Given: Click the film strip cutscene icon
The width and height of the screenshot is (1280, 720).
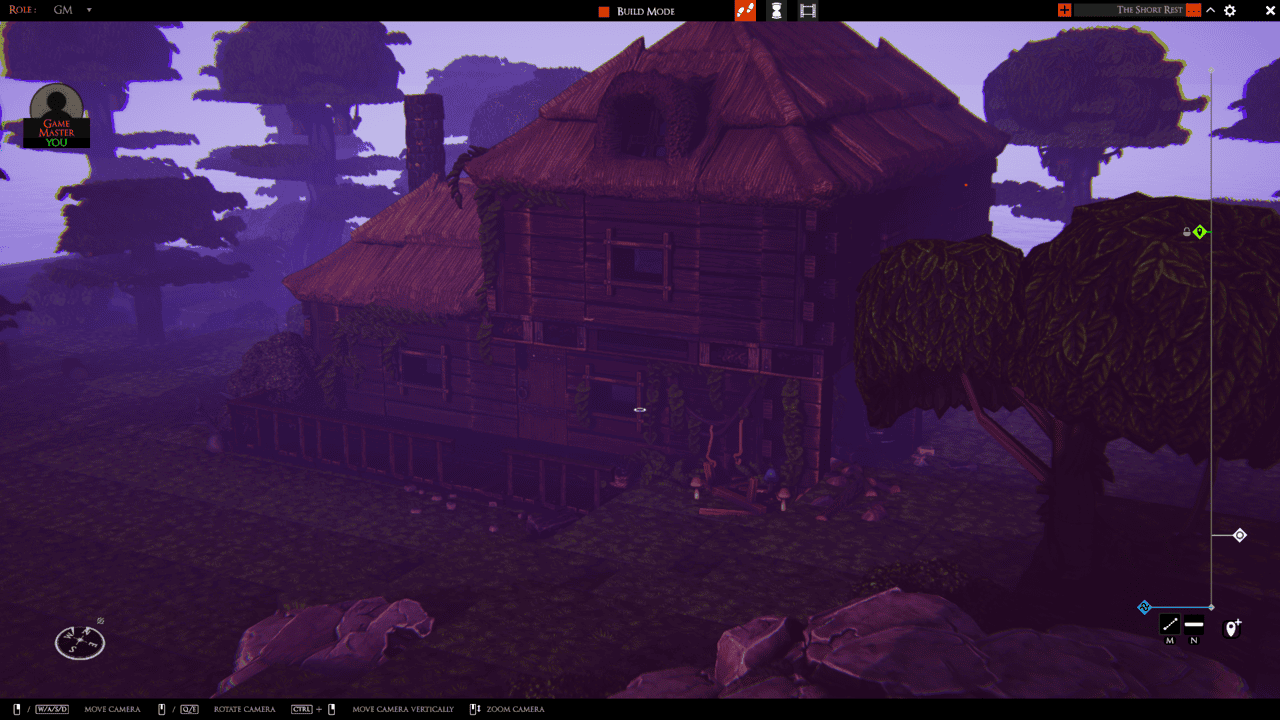Looking at the screenshot, I should (x=806, y=10).
